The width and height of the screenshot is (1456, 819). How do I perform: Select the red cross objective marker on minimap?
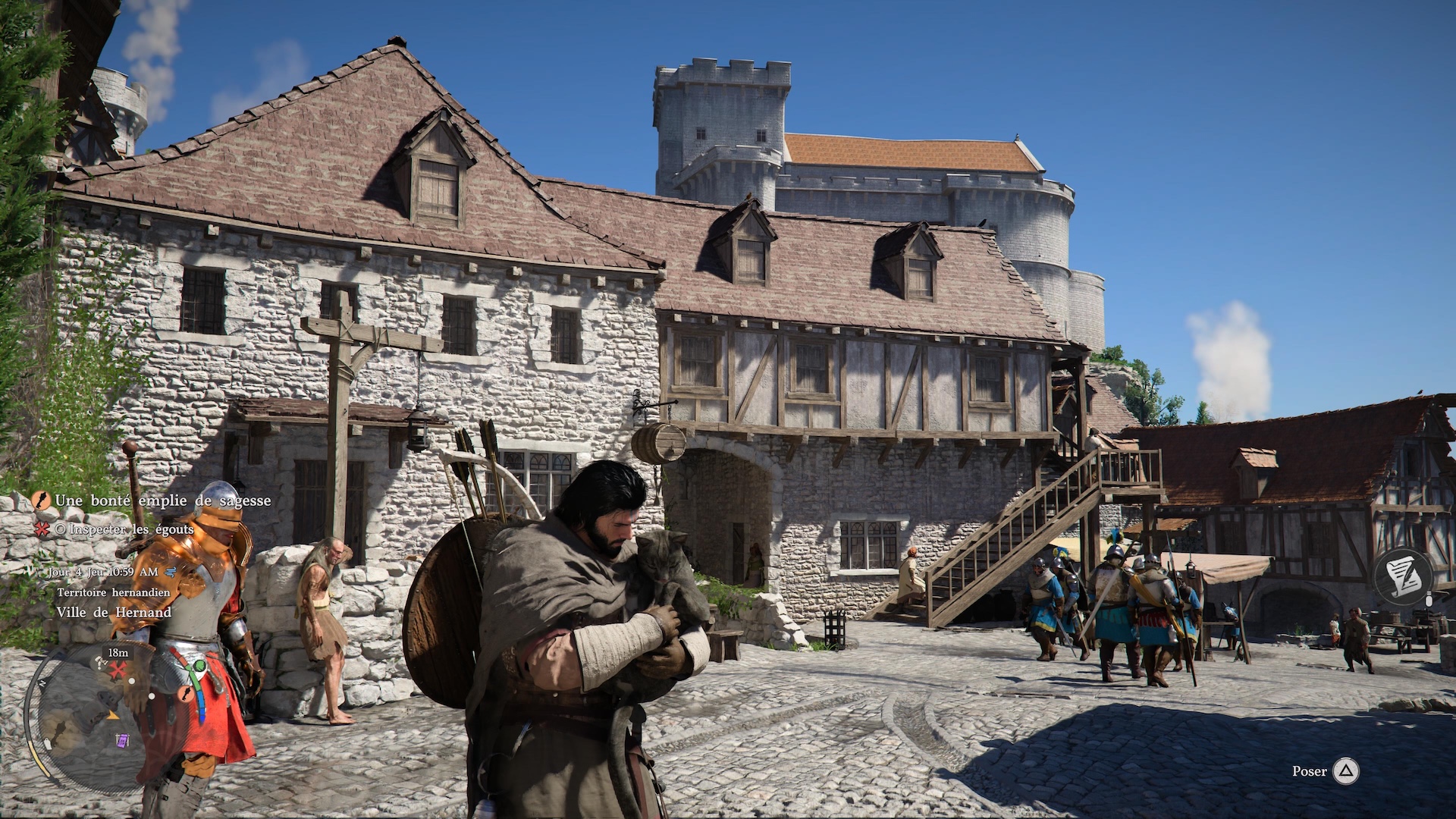click(x=118, y=670)
